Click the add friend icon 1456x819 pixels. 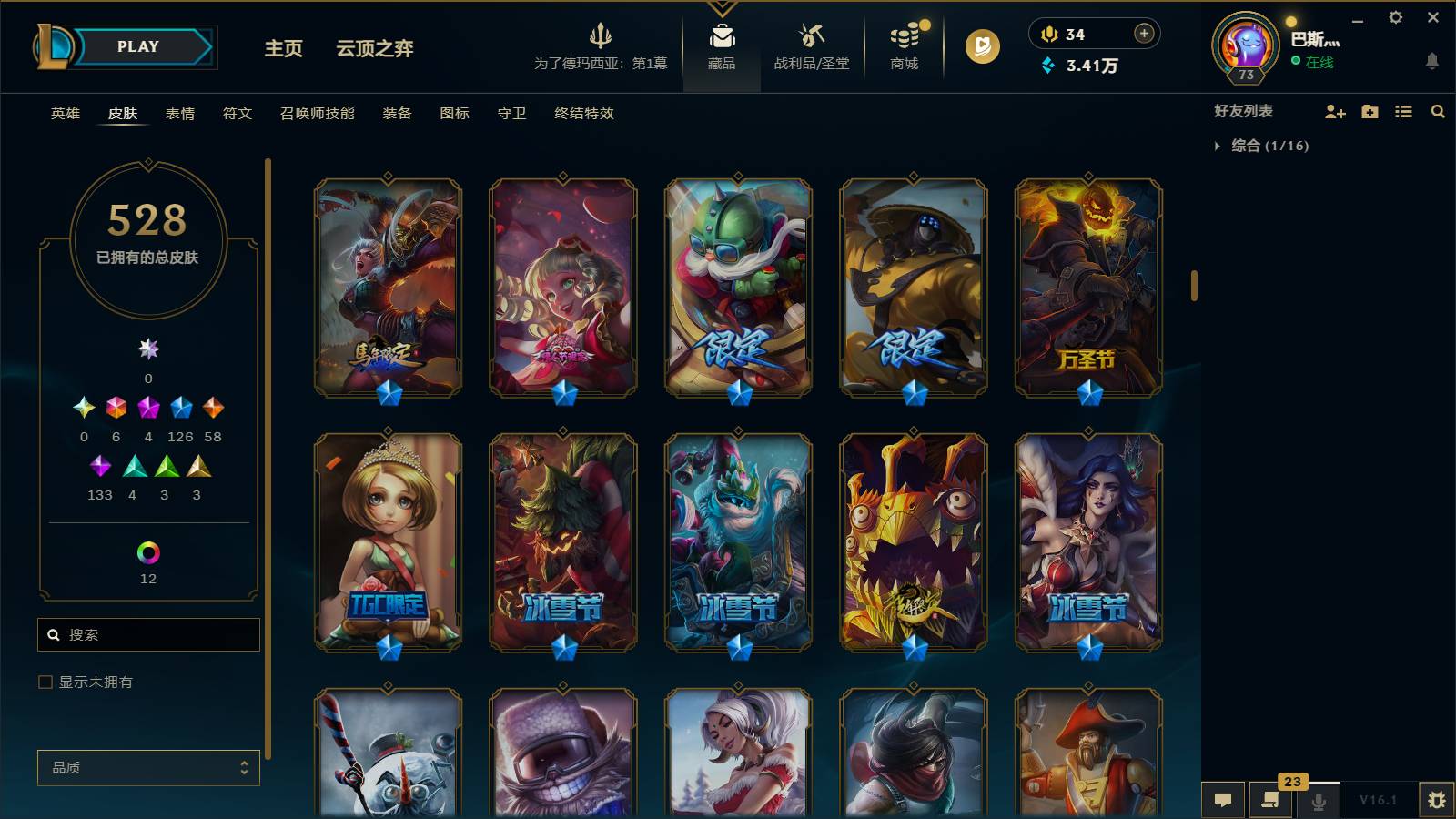click(1335, 112)
